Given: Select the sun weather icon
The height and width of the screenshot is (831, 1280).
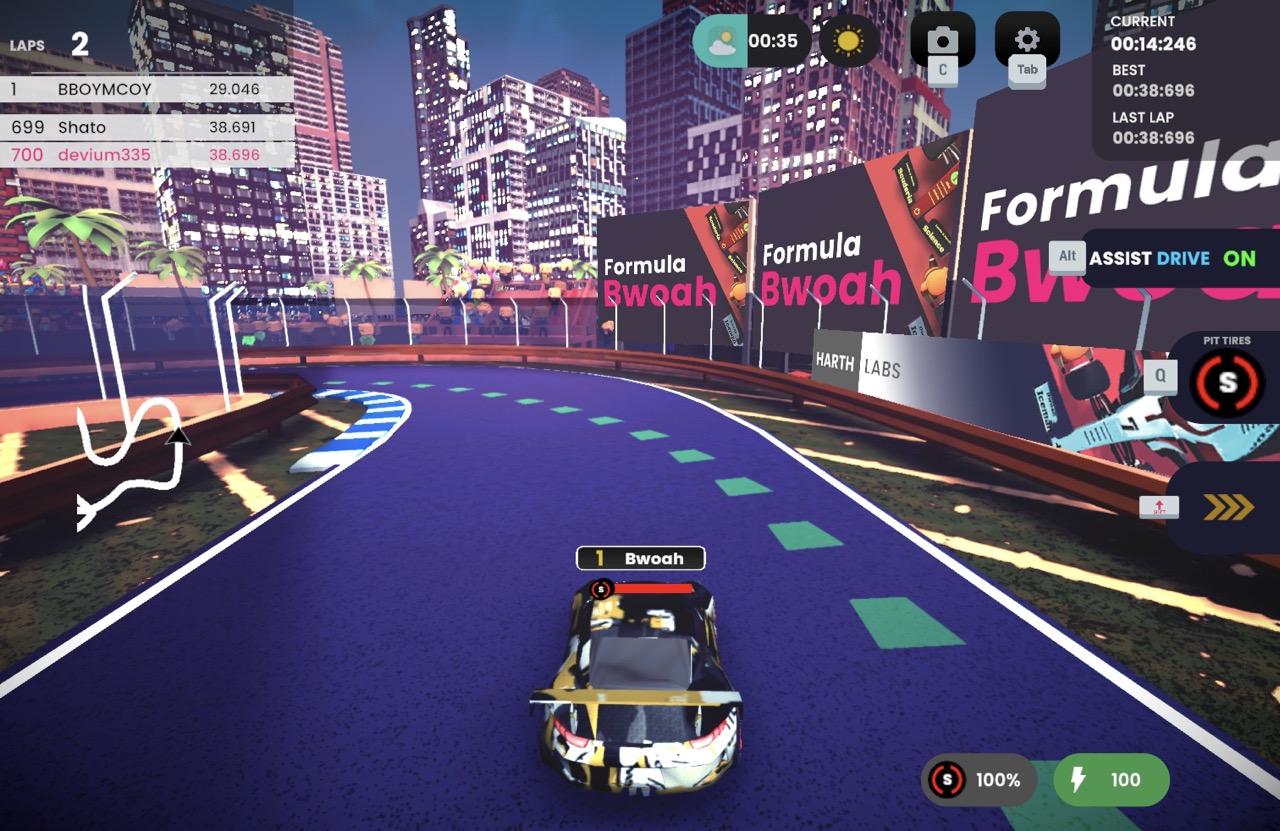Looking at the screenshot, I should click(848, 40).
